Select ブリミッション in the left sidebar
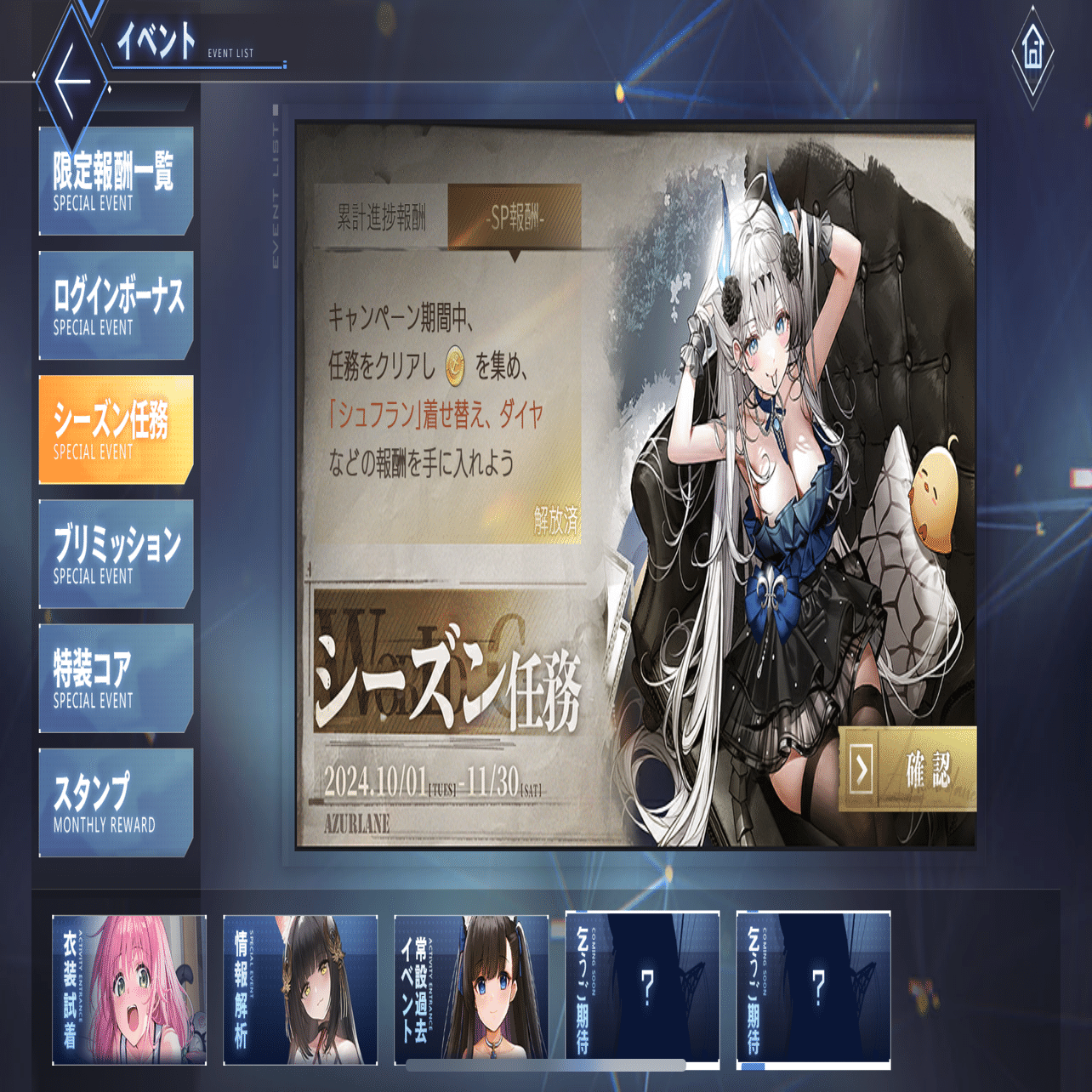This screenshot has width=1092, height=1092. tap(117, 552)
